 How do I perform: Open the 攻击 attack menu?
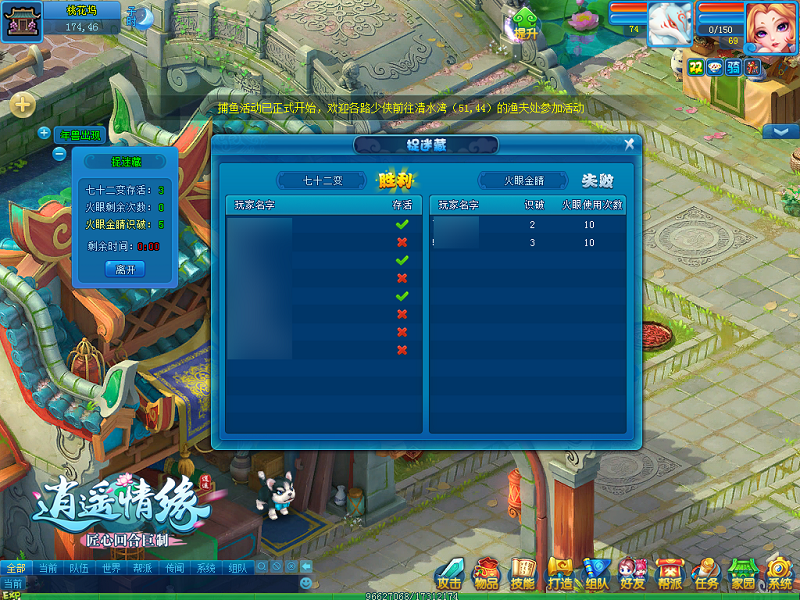point(449,573)
